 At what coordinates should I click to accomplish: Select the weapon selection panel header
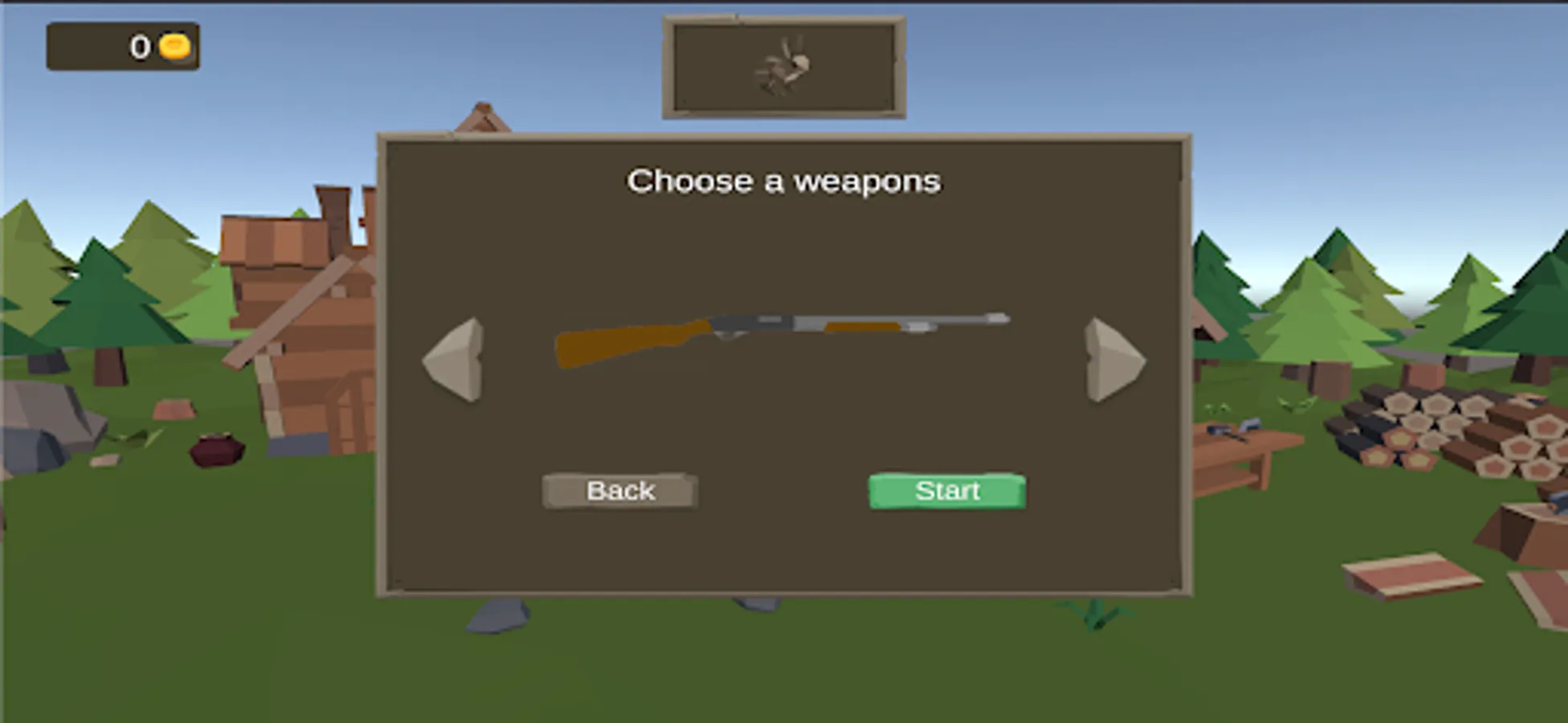783,181
